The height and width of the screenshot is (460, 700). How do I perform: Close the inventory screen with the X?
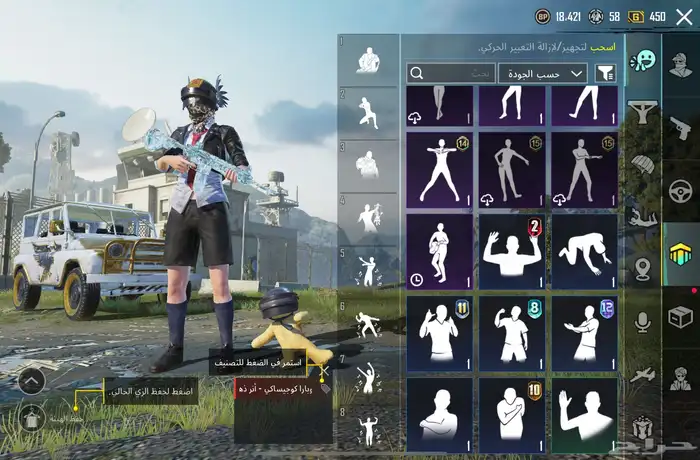click(x=684, y=16)
